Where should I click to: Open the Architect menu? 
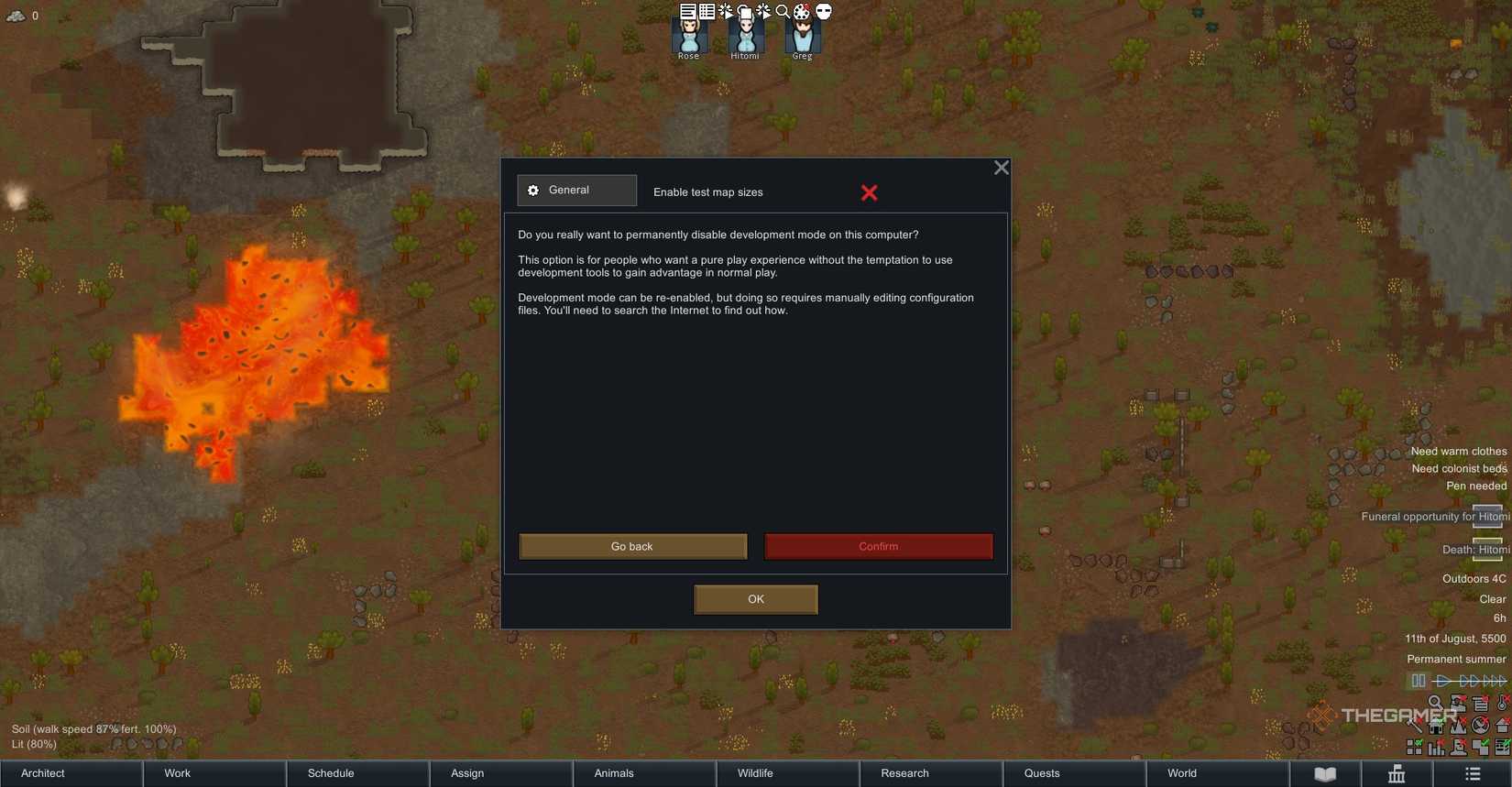[41, 773]
